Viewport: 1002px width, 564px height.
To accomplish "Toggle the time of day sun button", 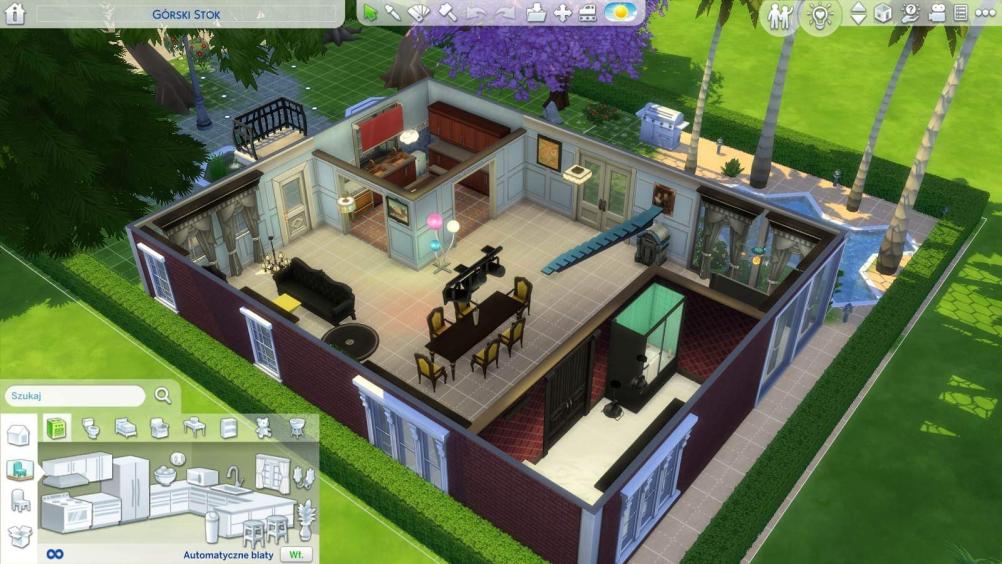I will click(x=623, y=13).
